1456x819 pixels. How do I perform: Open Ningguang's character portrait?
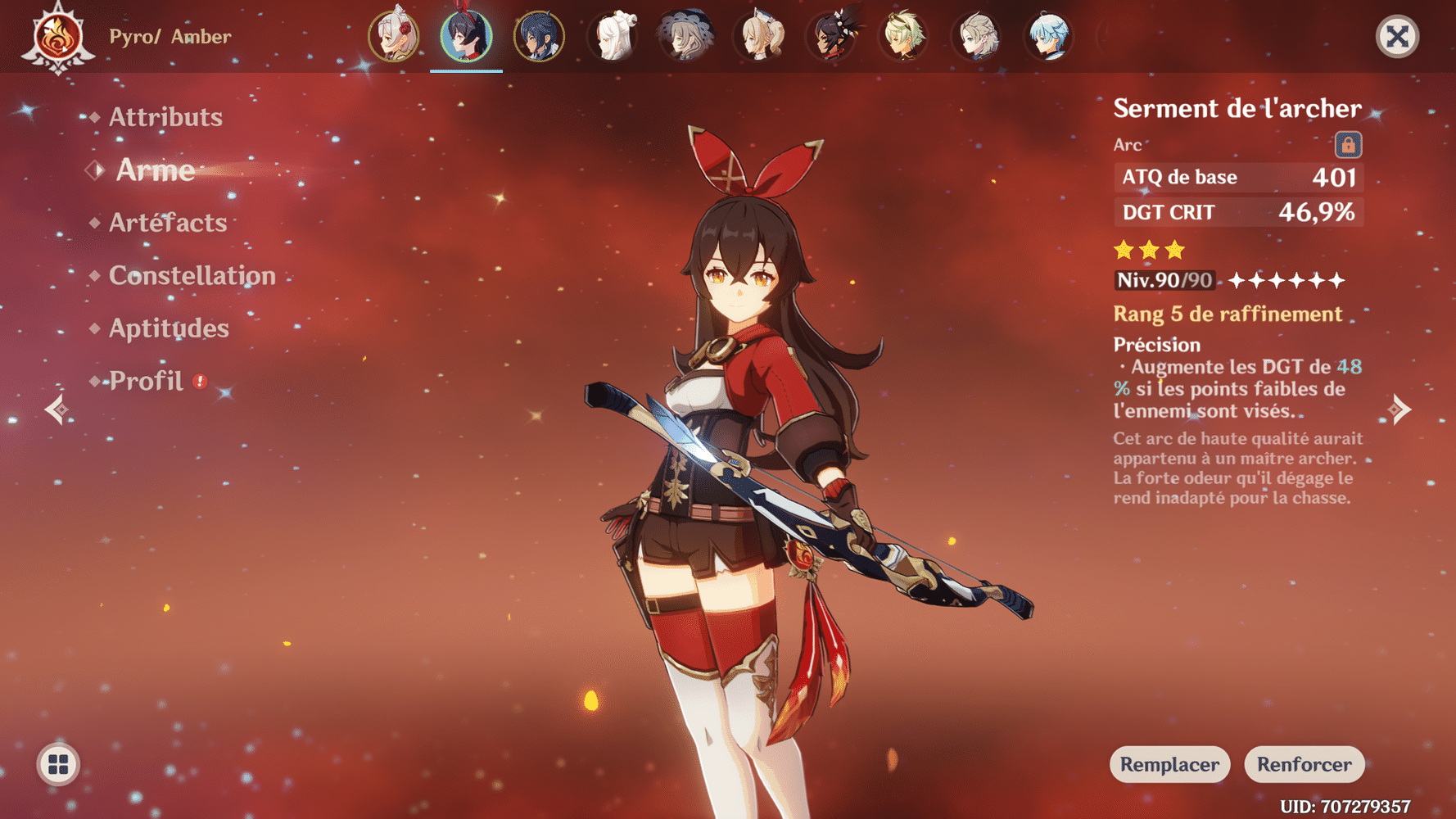(x=613, y=37)
